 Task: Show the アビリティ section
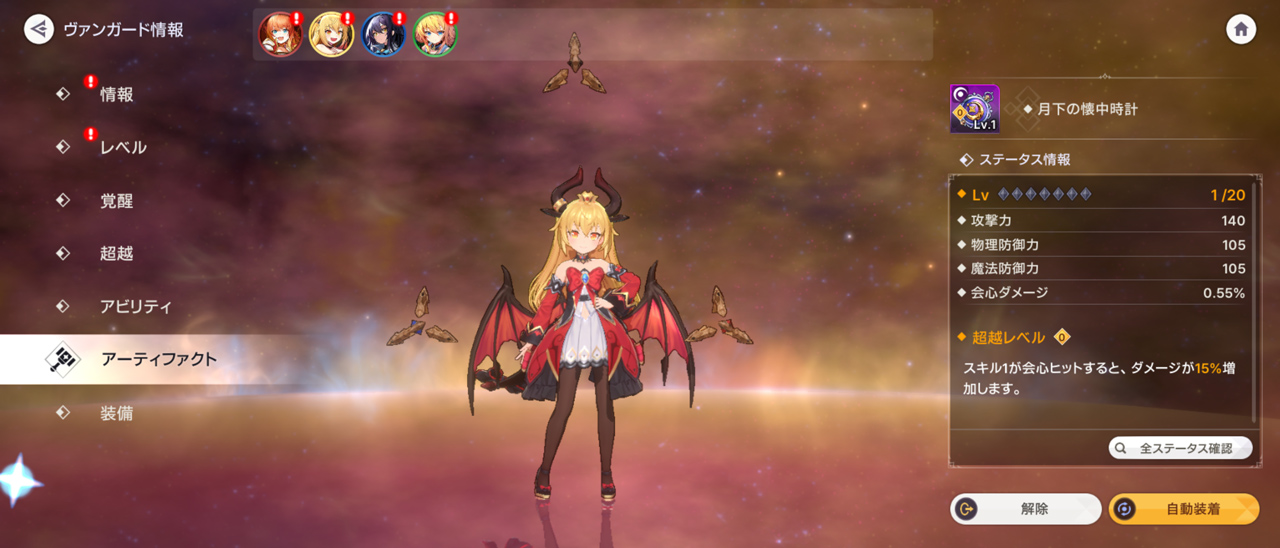click(136, 306)
